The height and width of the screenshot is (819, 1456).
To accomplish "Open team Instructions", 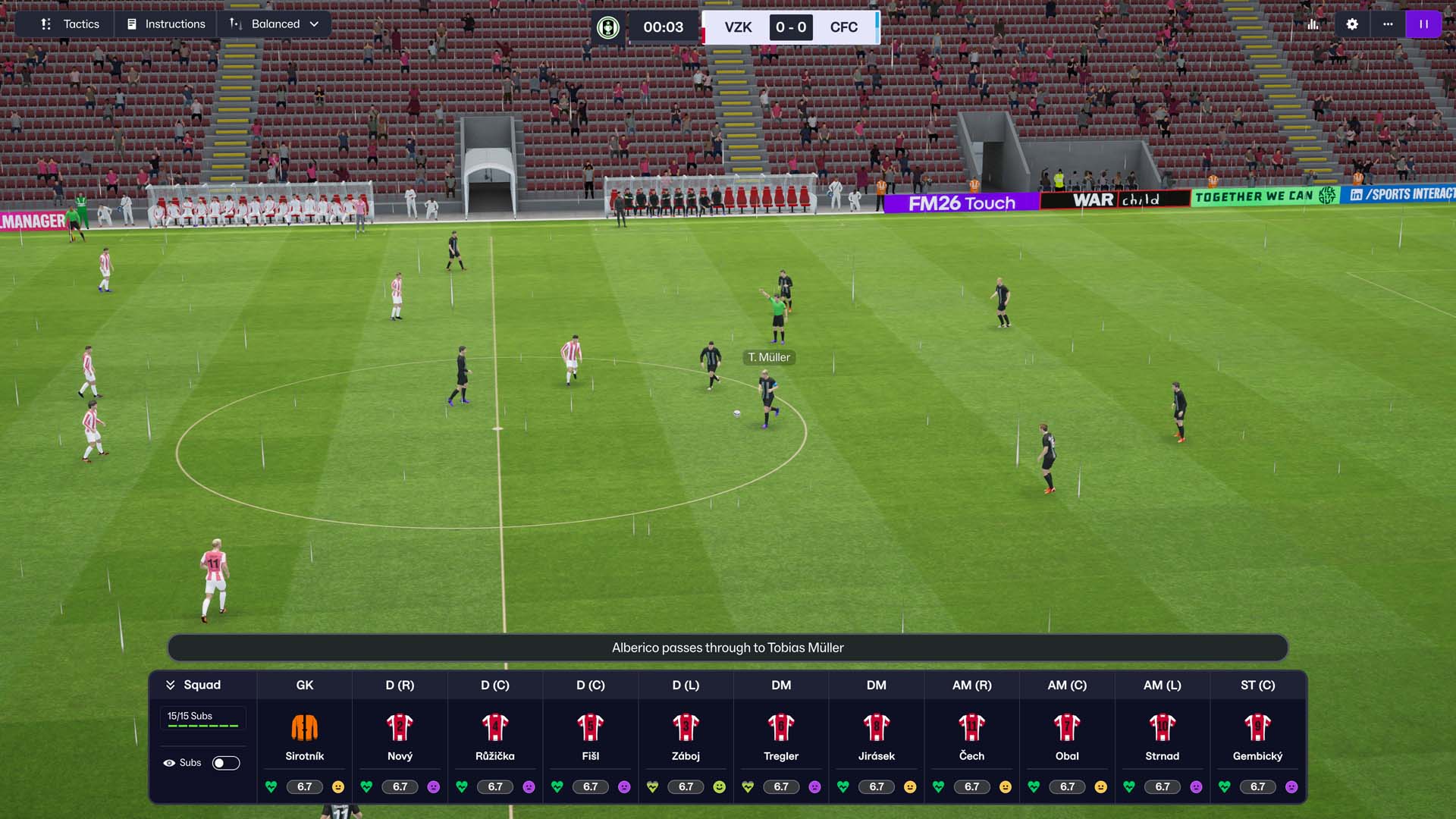I will pos(166,24).
